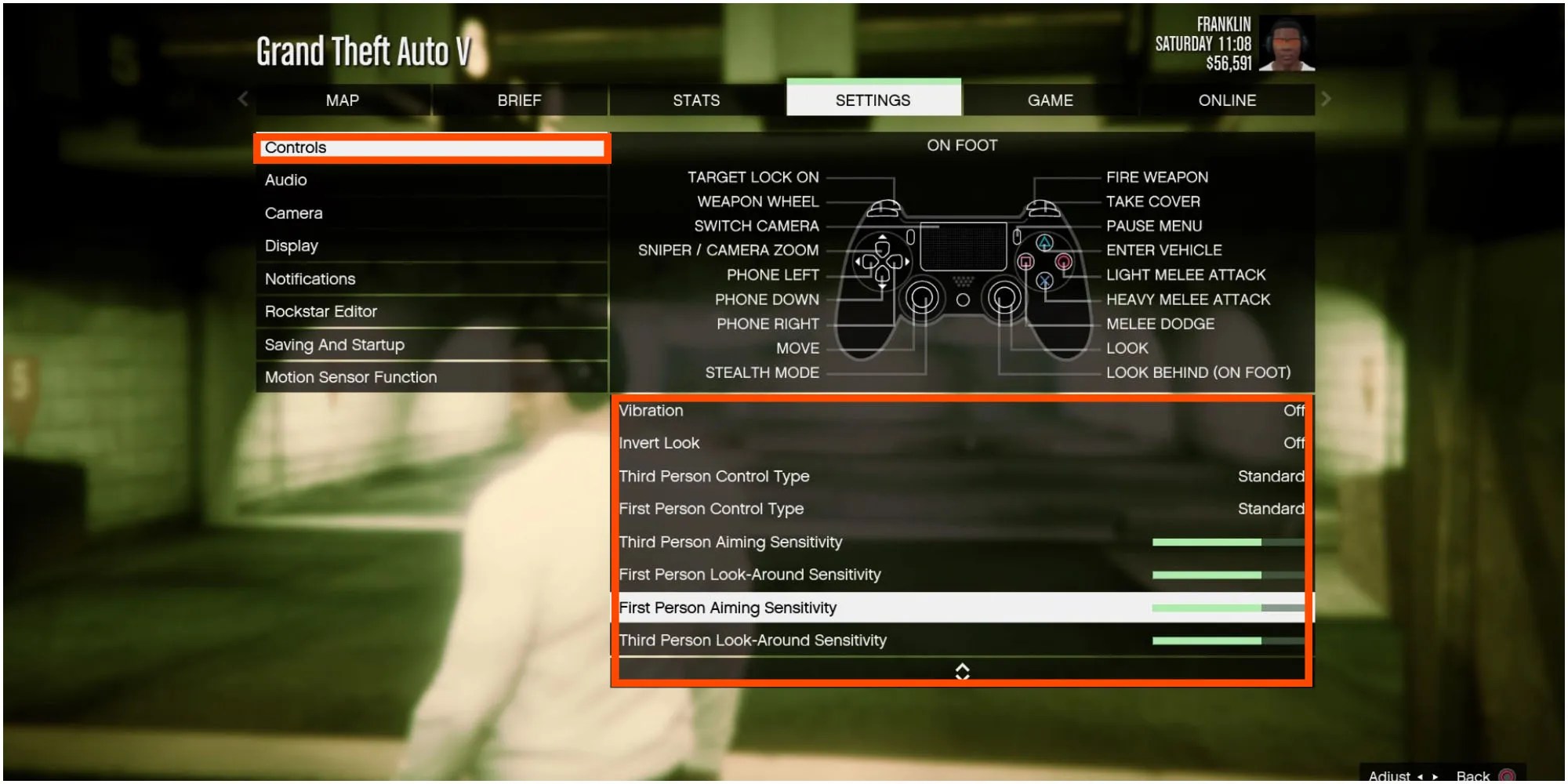
Task: Open the STATS tab
Action: (695, 100)
